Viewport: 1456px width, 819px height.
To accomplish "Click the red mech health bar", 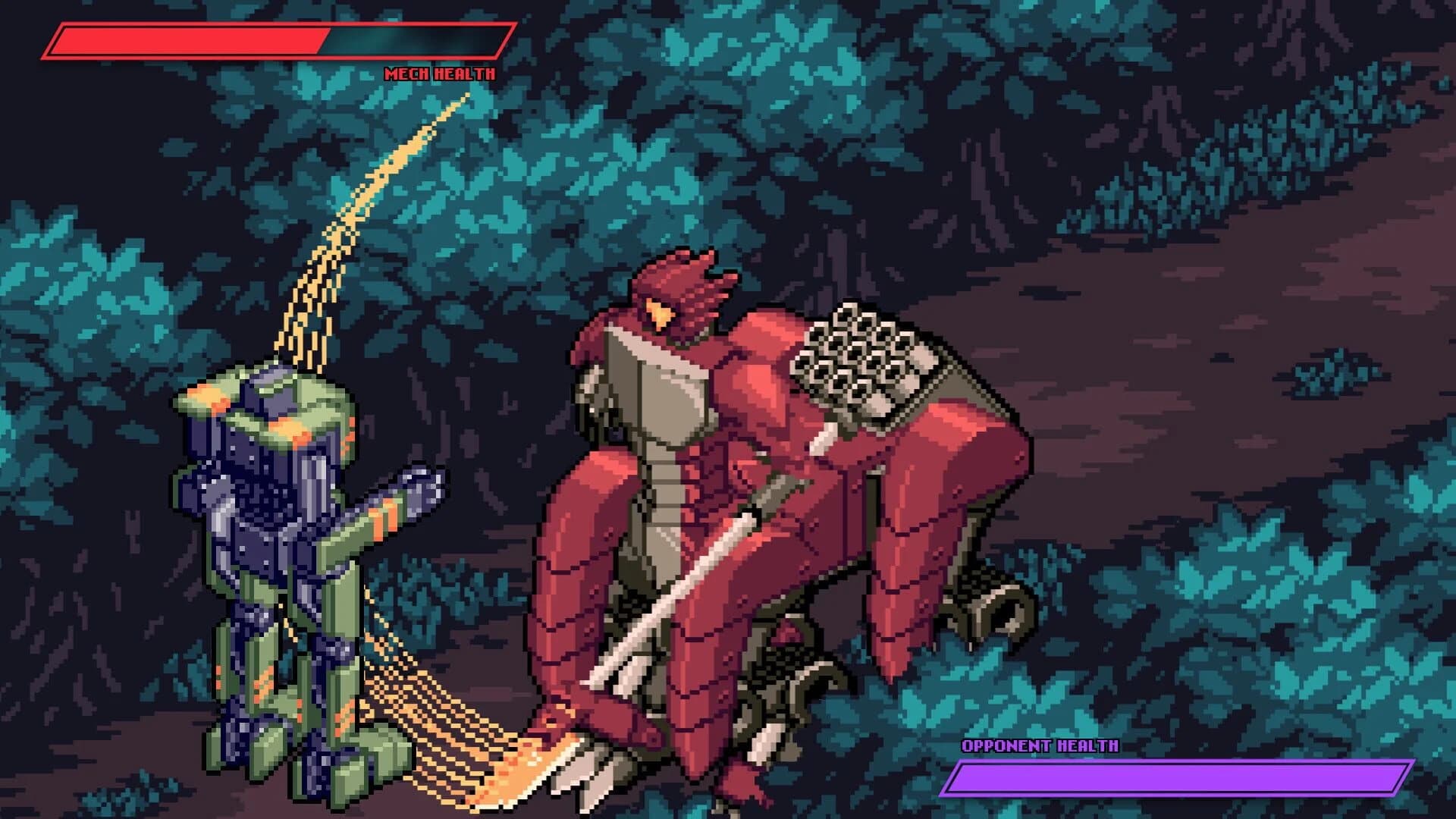I will (x=190, y=42).
